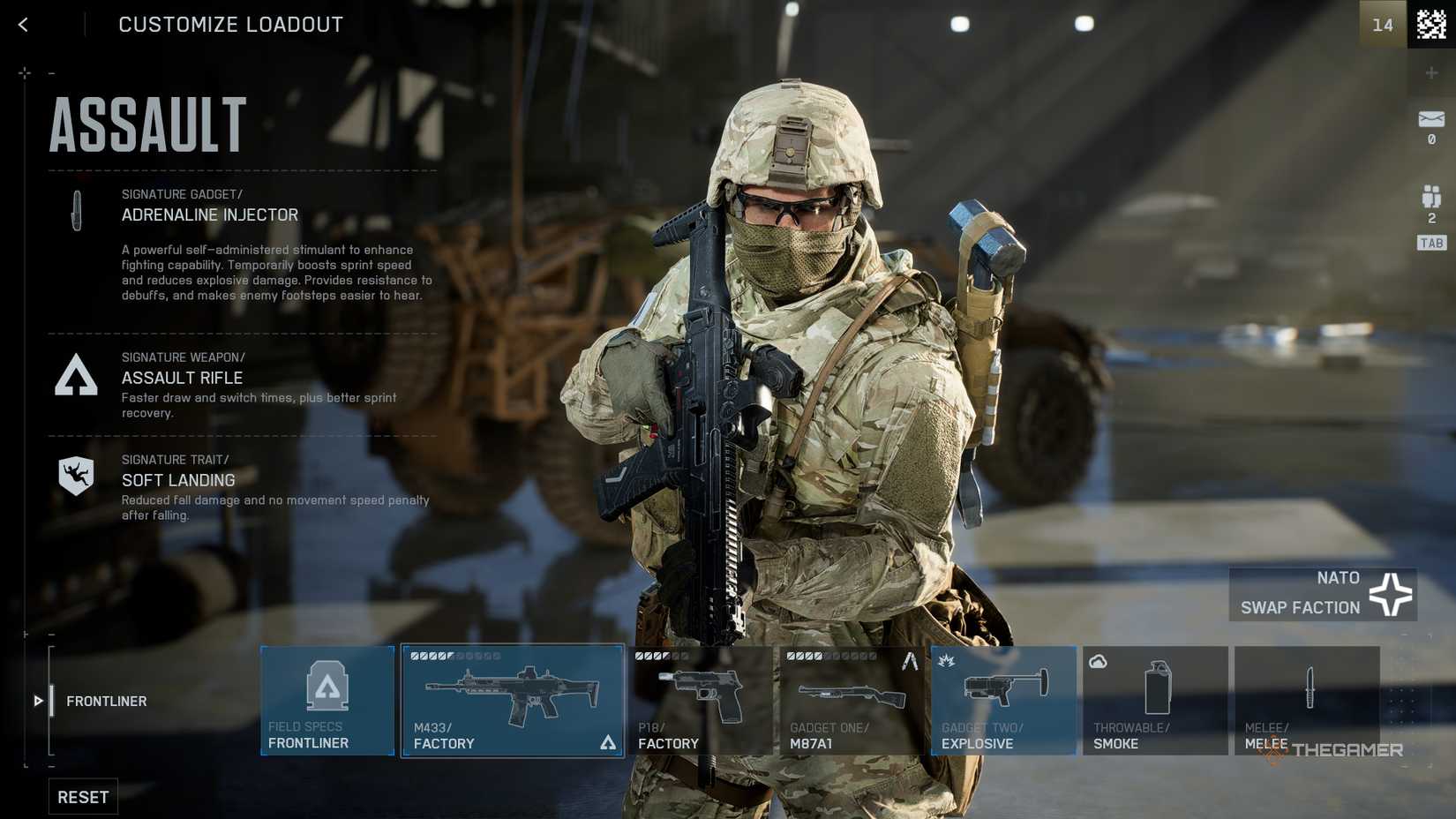Click the NATO faction emblem
The height and width of the screenshot is (819, 1456).
1391,593
